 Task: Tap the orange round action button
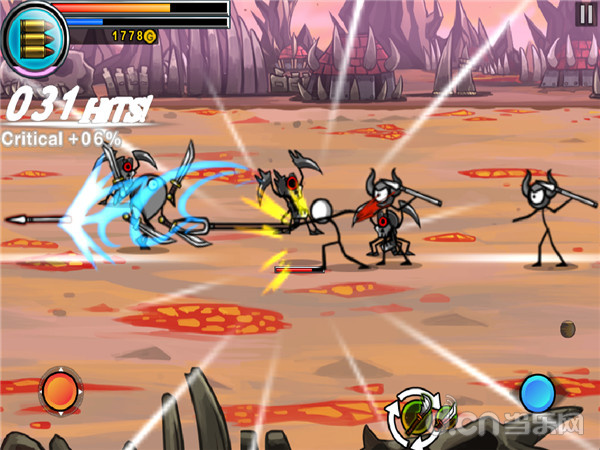point(59,390)
